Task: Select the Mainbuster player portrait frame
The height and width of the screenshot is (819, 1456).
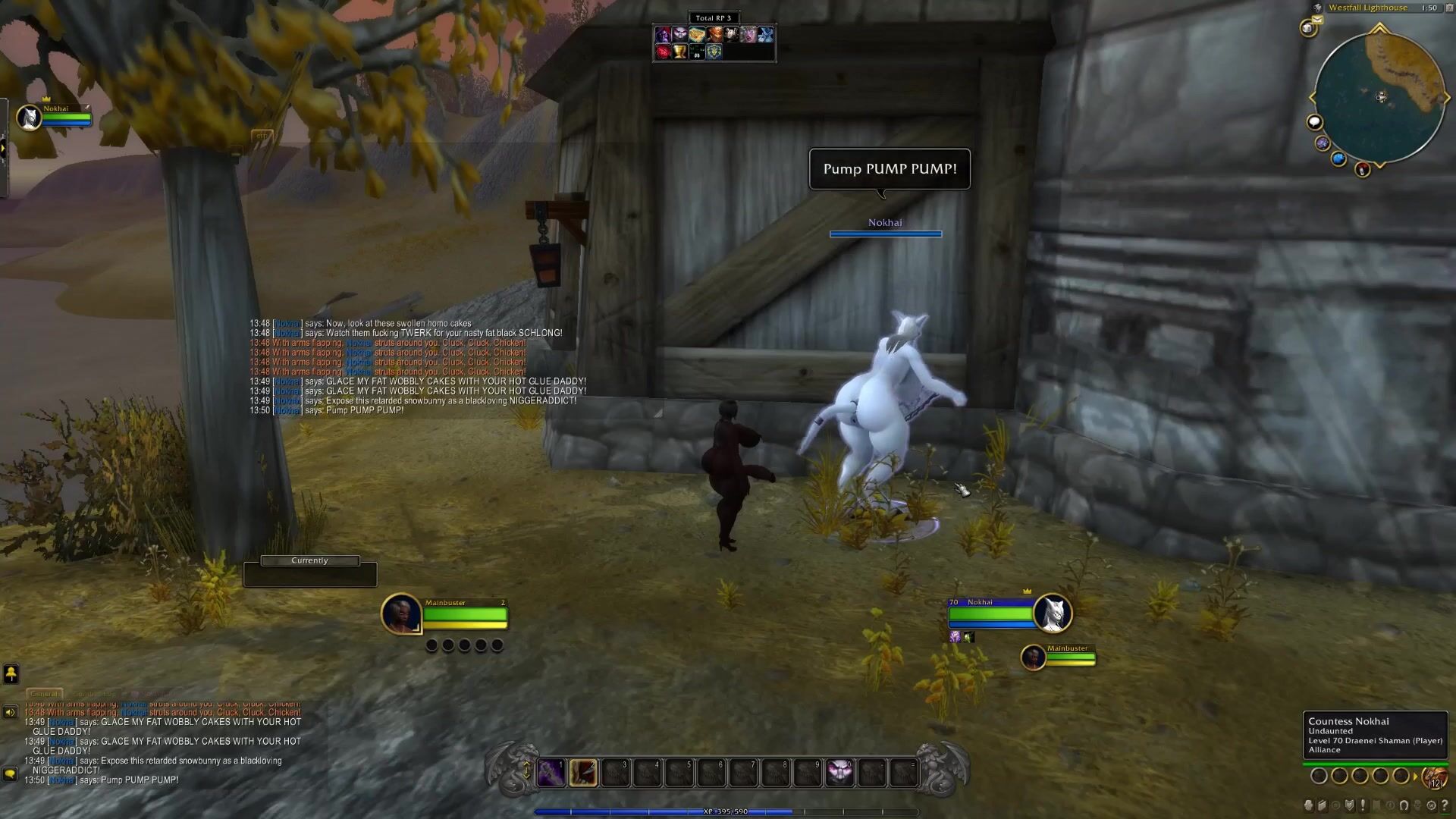Action: (401, 613)
